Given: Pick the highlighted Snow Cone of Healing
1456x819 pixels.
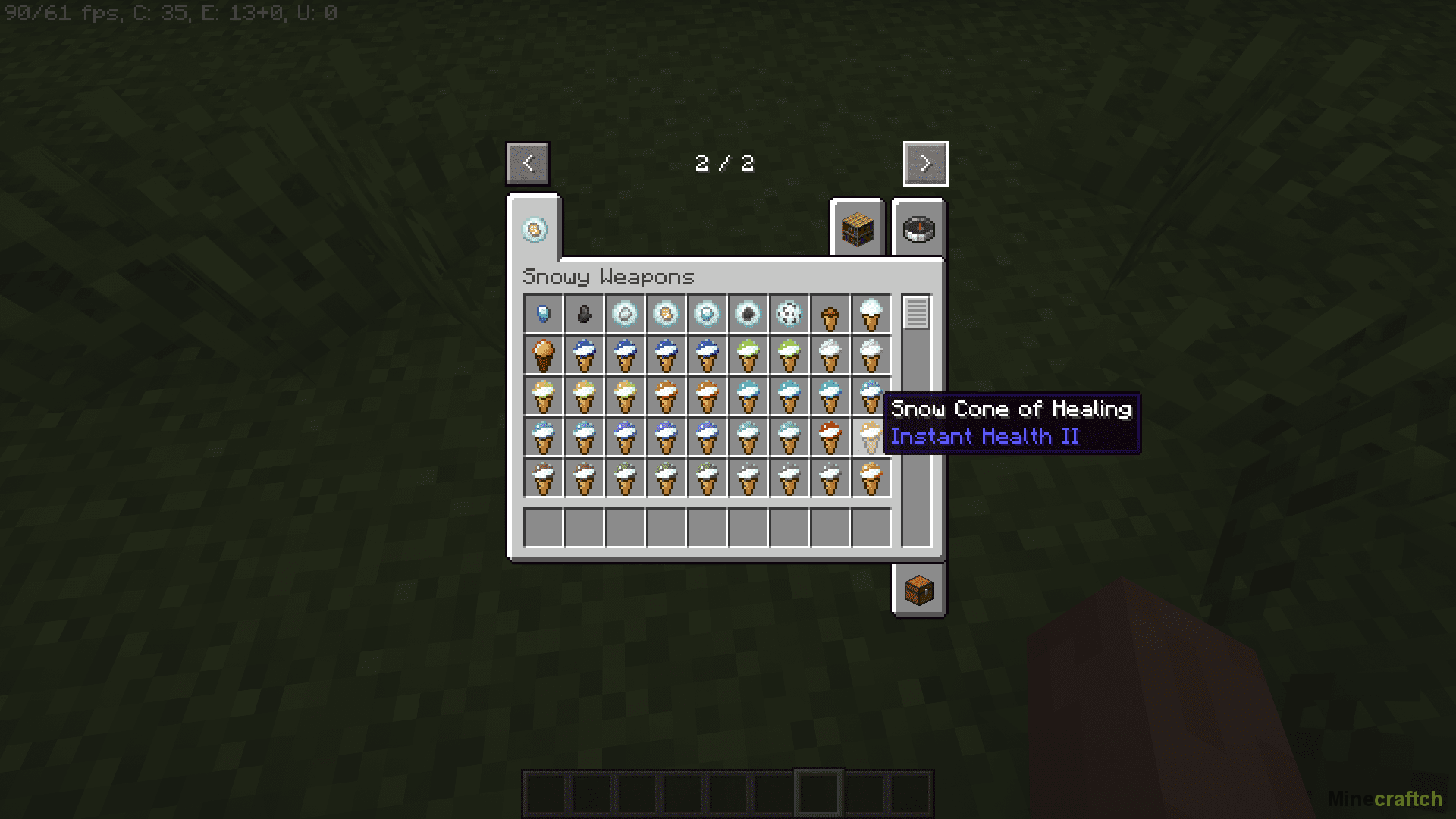Looking at the screenshot, I should pyautogui.click(x=871, y=438).
